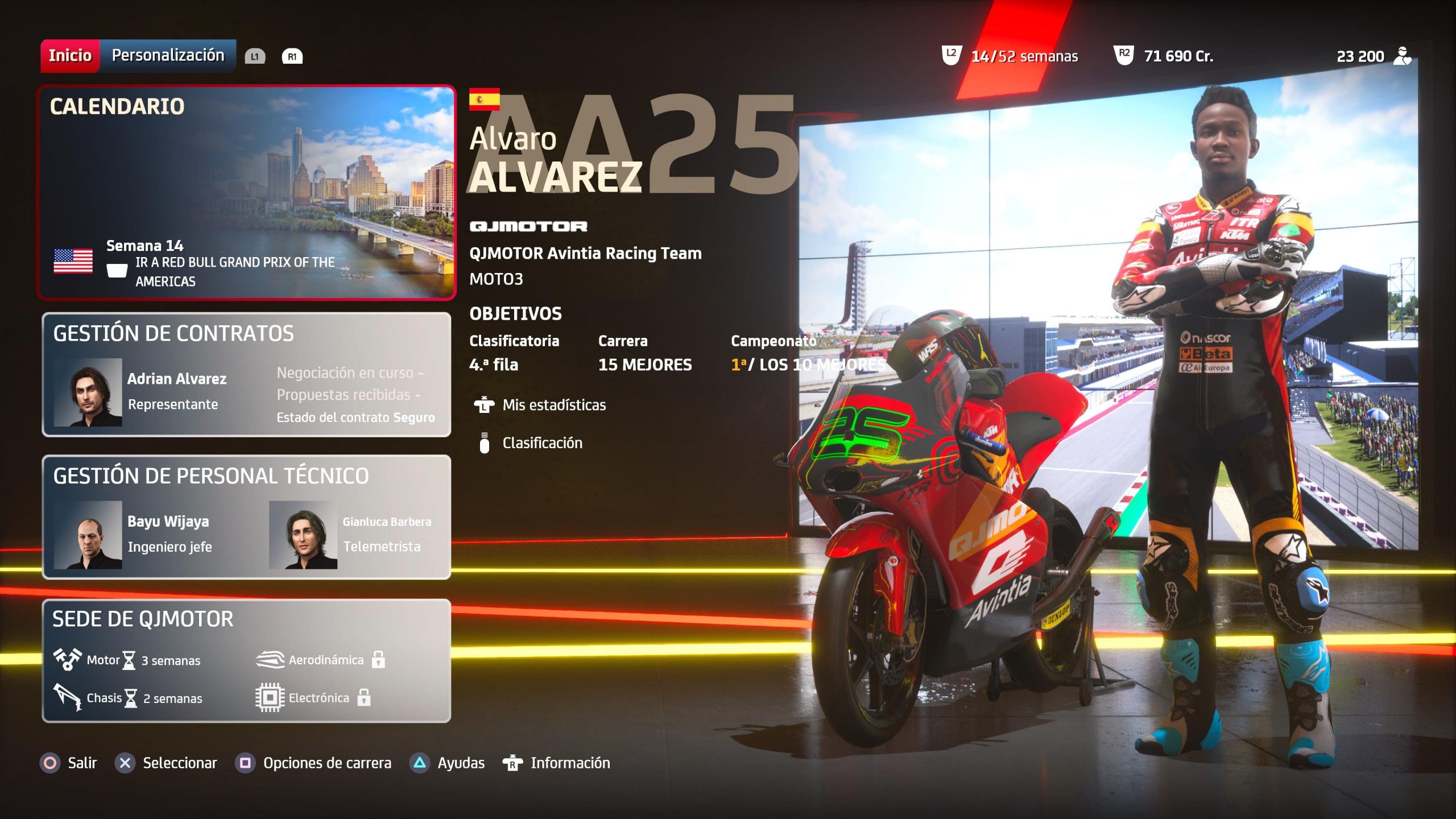Select chief engineer Bayu Wijaya portrait
The image size is (1456, 819).
click(x=88, y=535)
